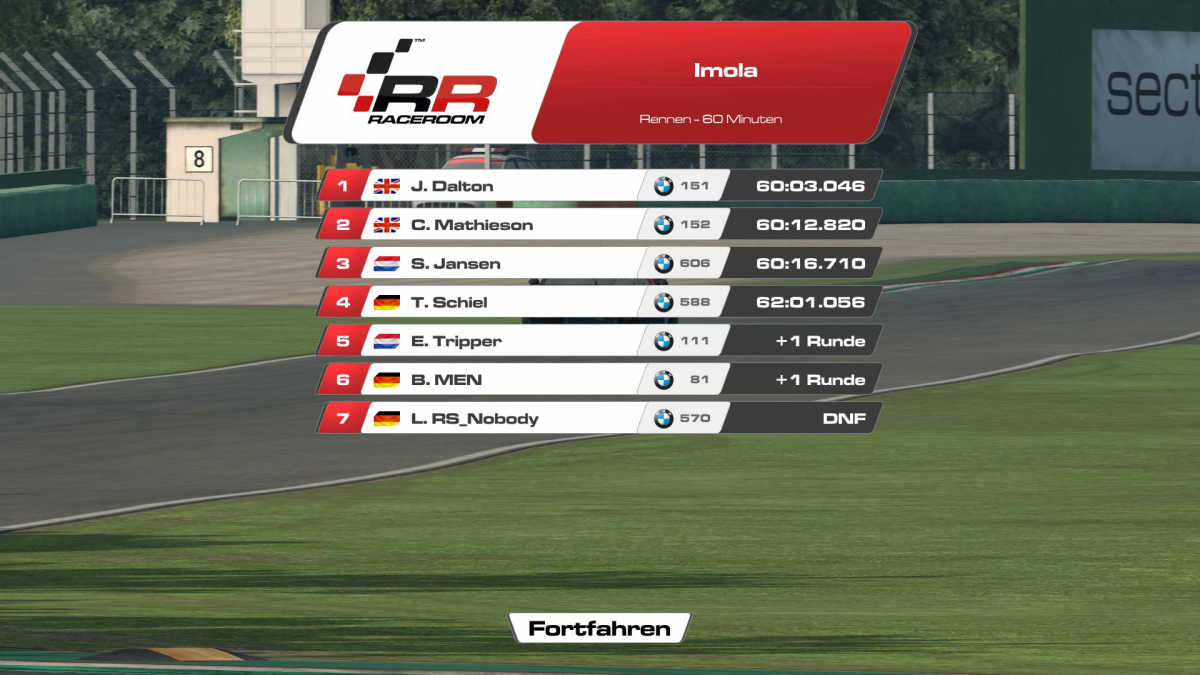Click the Fortfahren button
This screenshot has width=1200, height=675.
pos(599,628)
